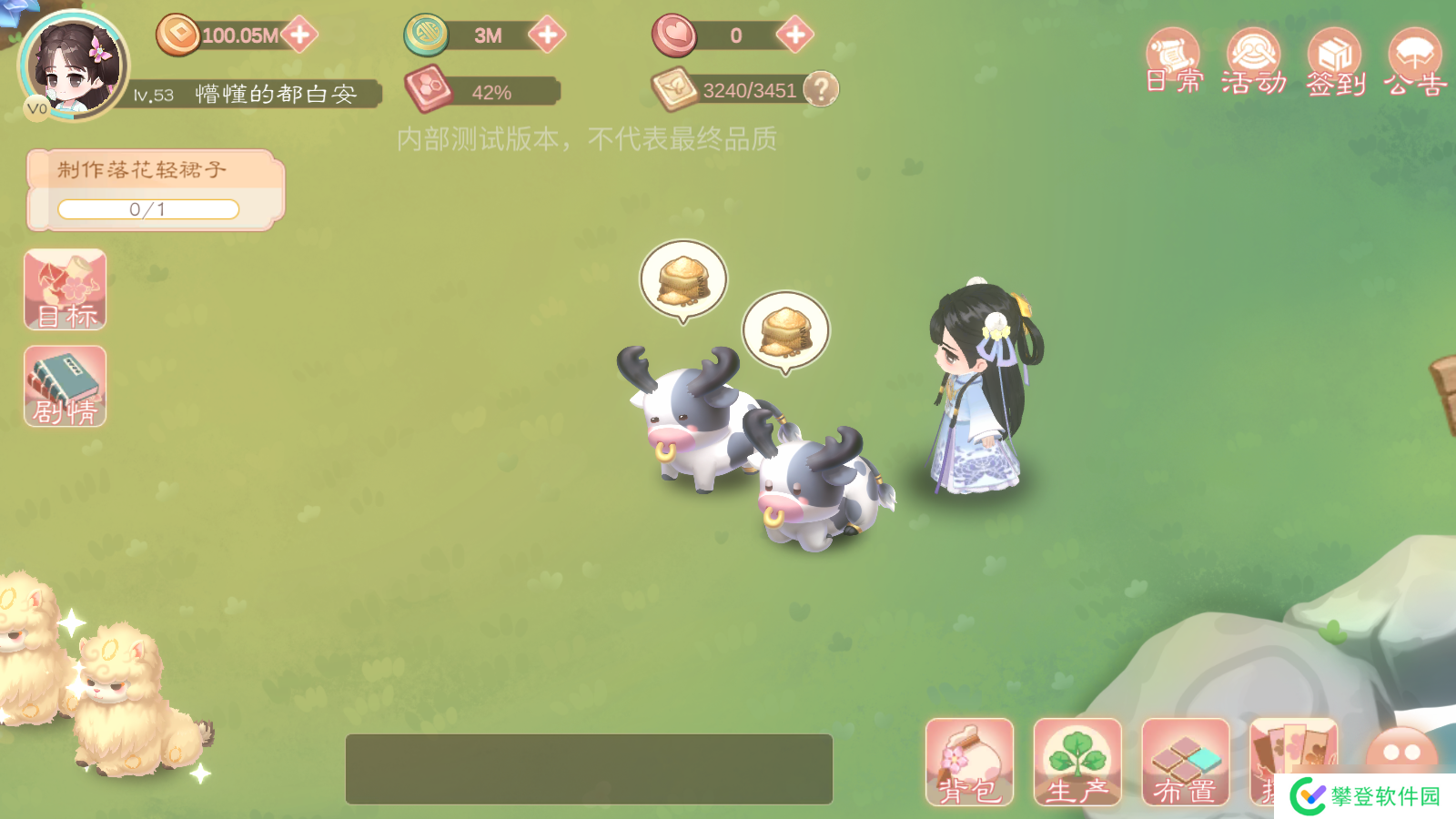Tap the pink round face button
The height and width of the screenshot is (819, 1456).
tap(1401, 752)
